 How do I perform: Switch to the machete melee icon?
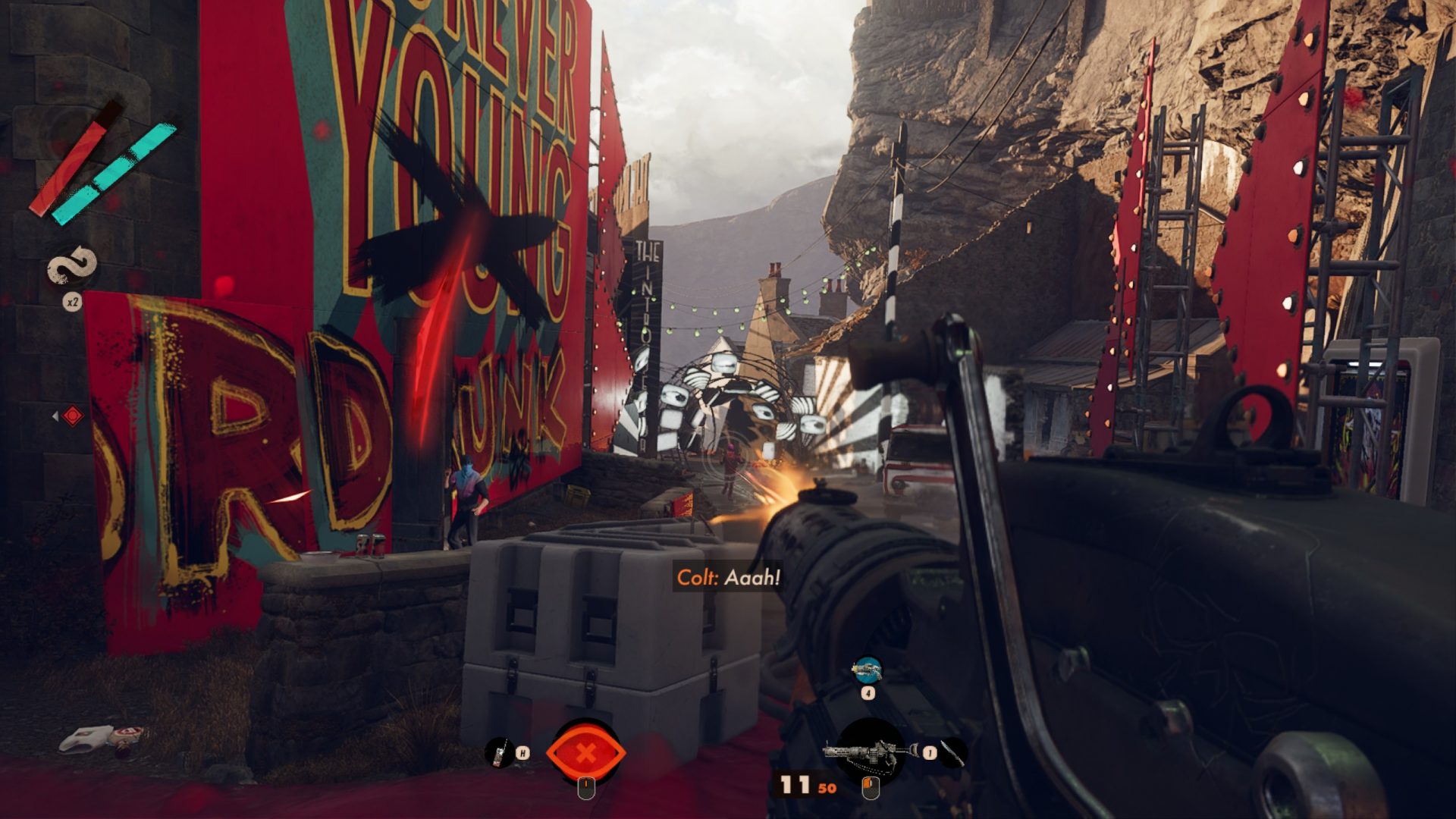pos(954,752)
